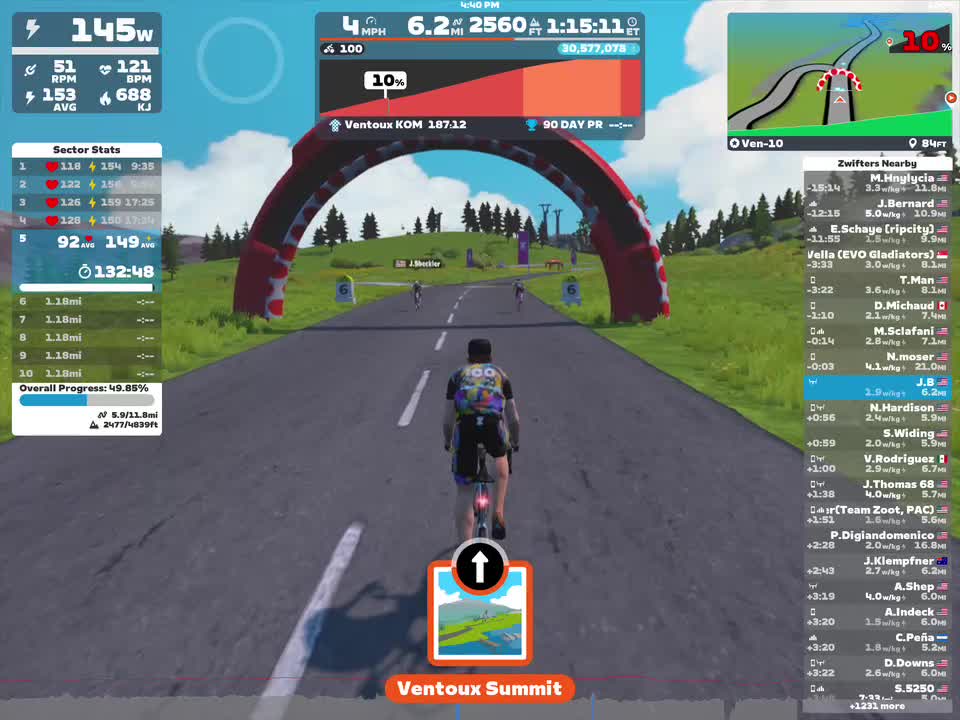
Task: Select P.Digiandomenico in the rider list
Action: 877,541
